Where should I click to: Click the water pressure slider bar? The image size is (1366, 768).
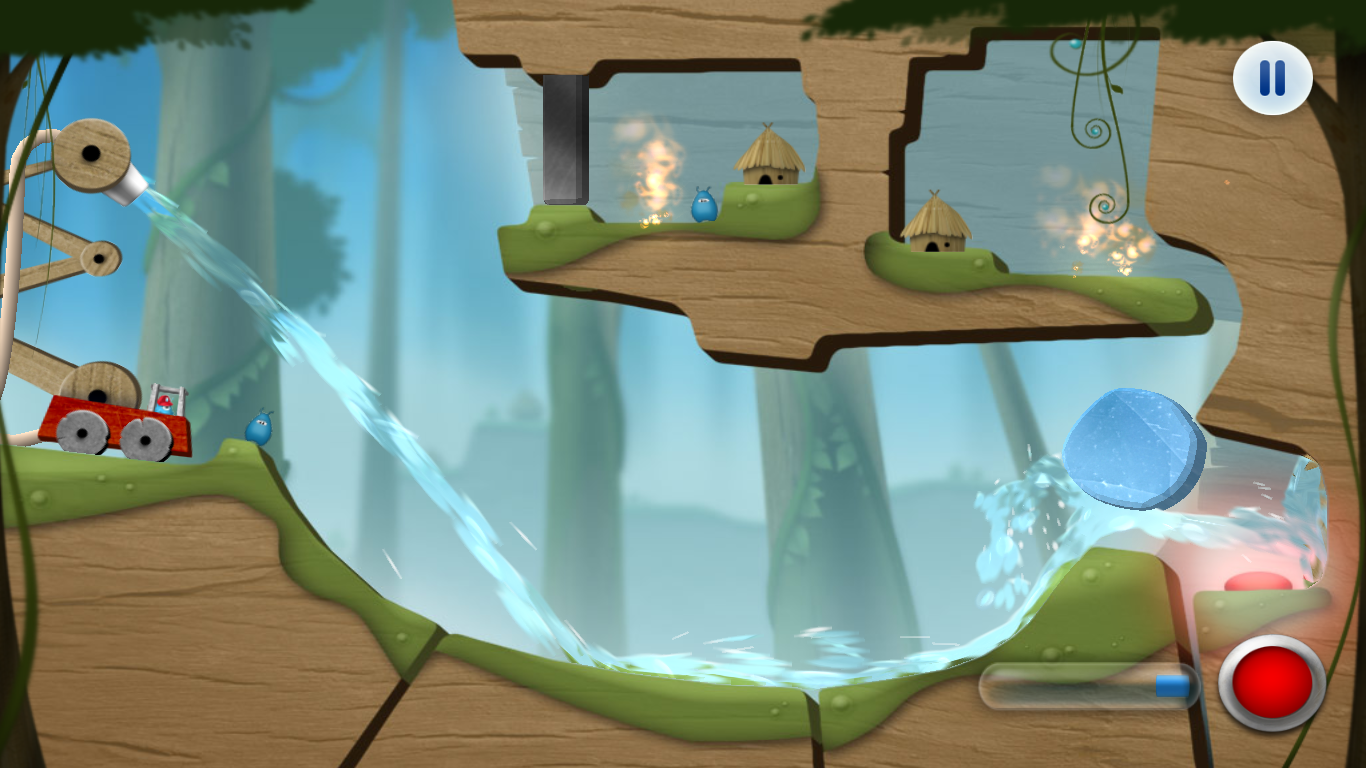pos(1089,686)
